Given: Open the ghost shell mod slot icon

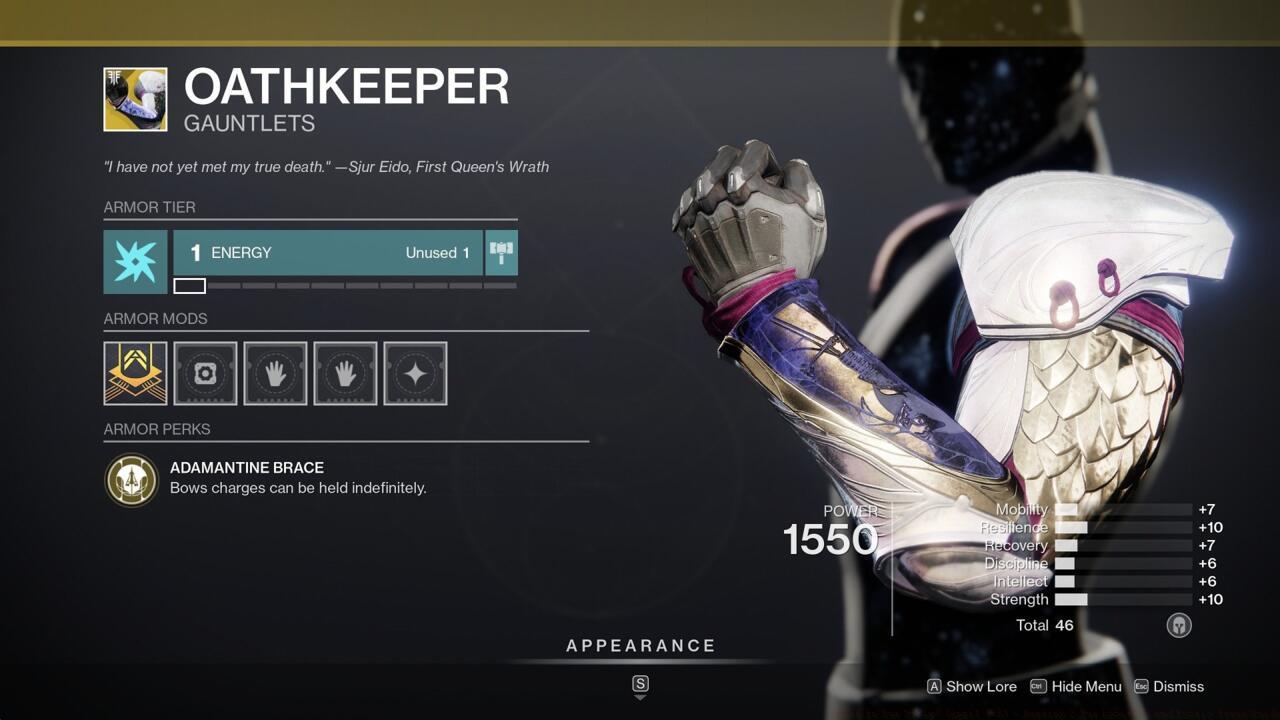Looking at the screenshot, I should click(x=205, y=373).
